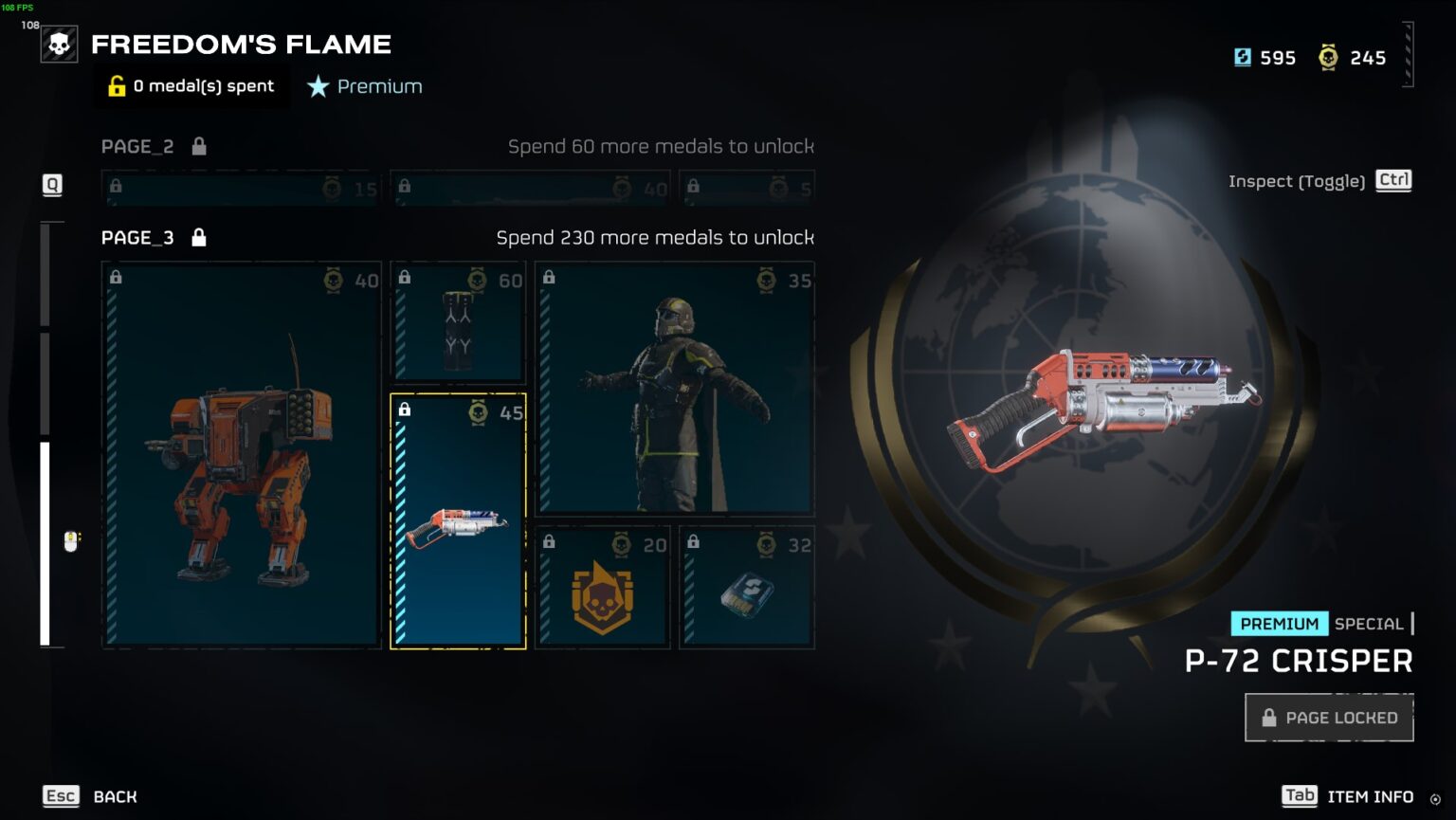Switch to the Premium tab
The width and height of the screenshot is (1456, 820).
[365, 86]
